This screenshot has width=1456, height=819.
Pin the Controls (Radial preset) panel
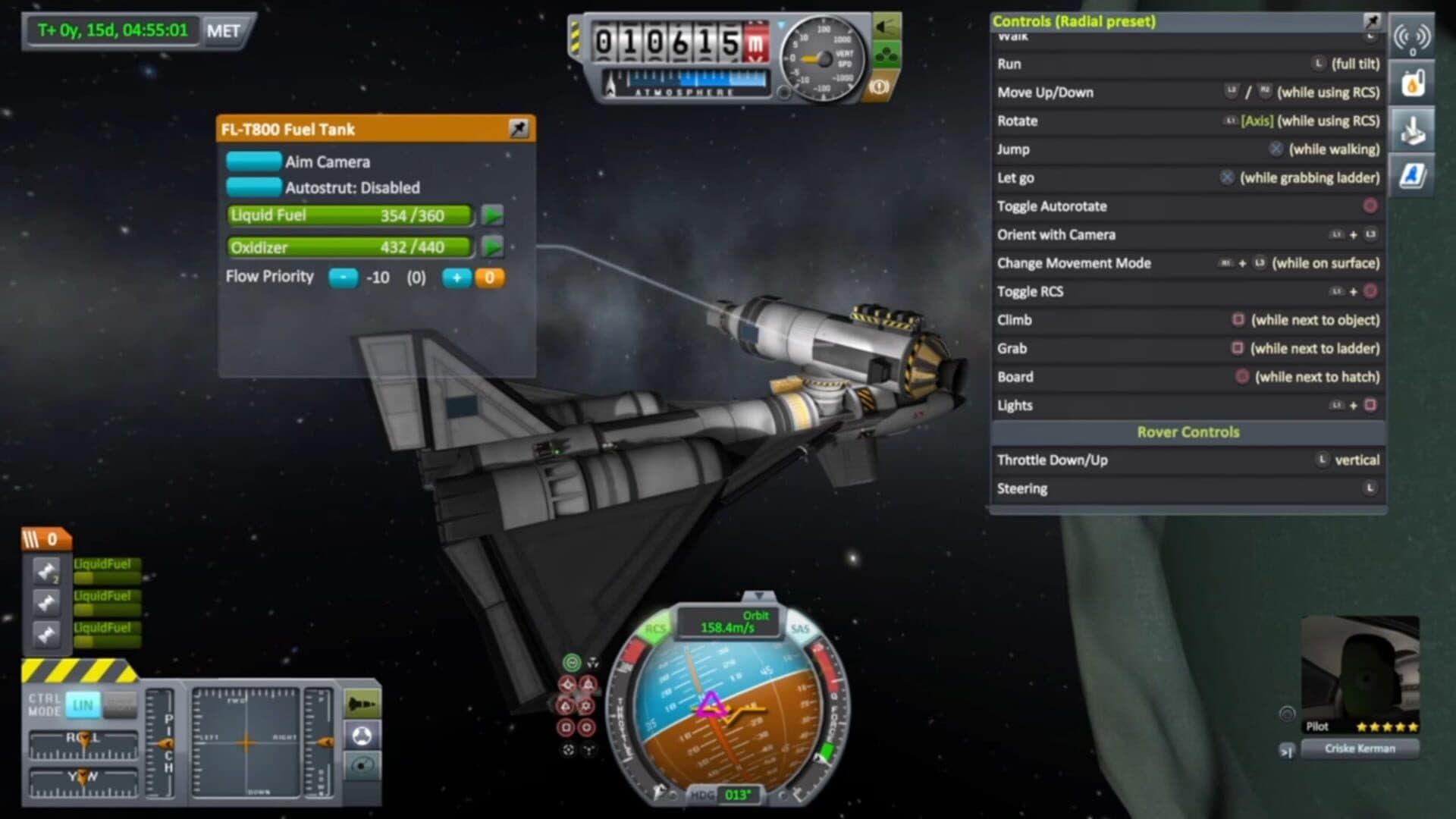point(1372,20)
